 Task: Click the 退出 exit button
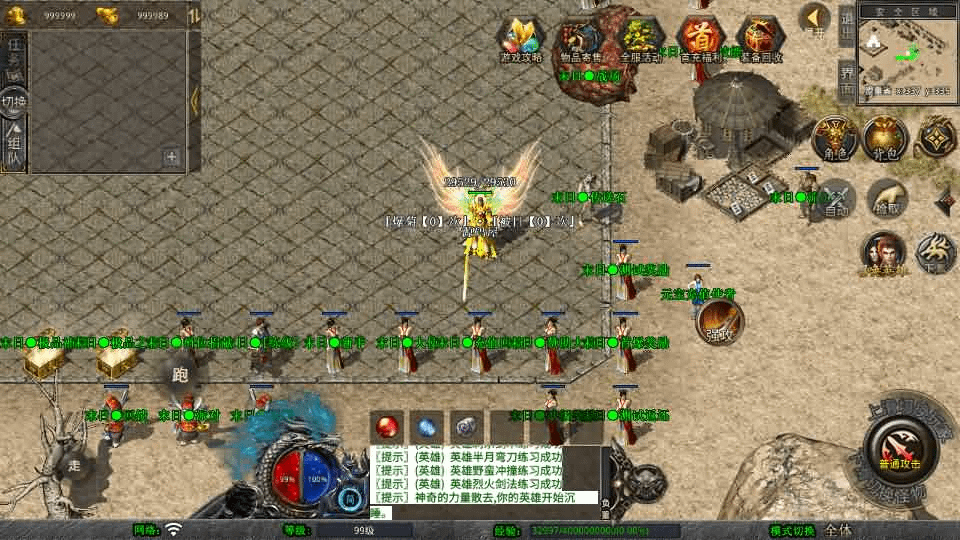pyautogui.click(x=847, y=24)
